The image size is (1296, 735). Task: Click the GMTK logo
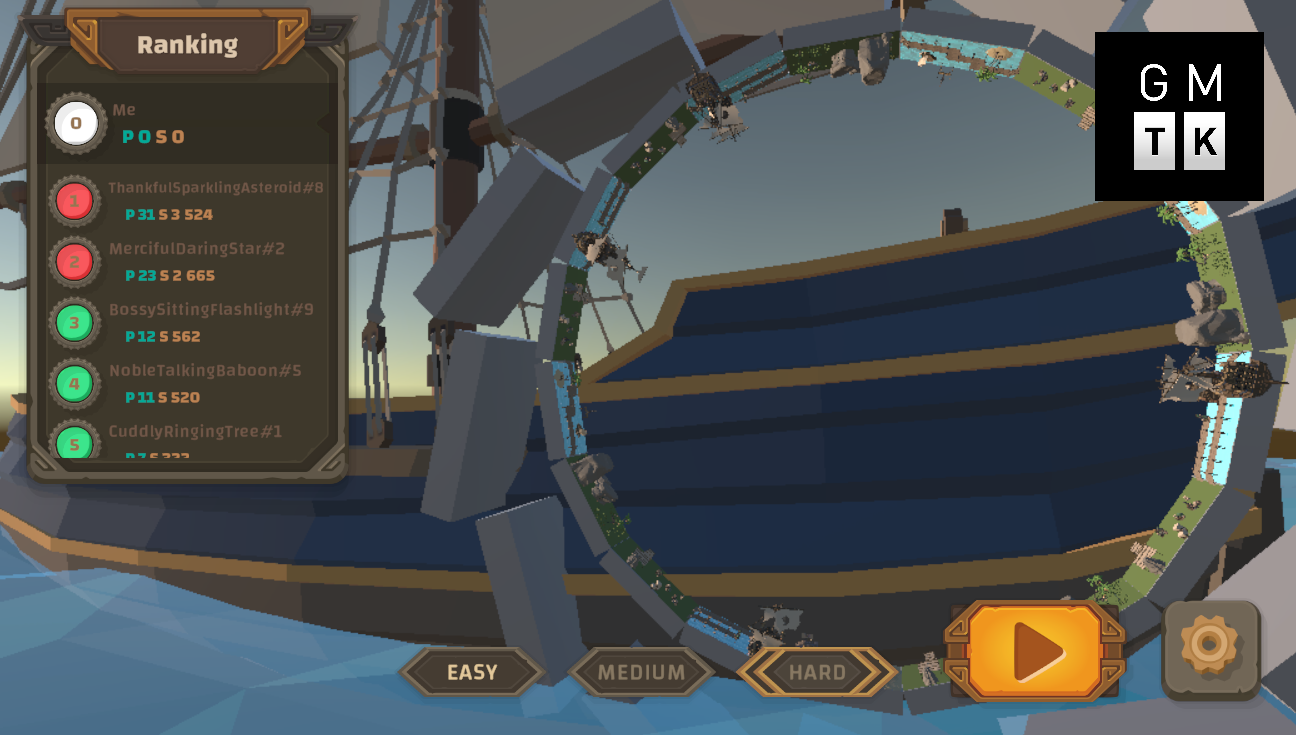pos(1179,116)
